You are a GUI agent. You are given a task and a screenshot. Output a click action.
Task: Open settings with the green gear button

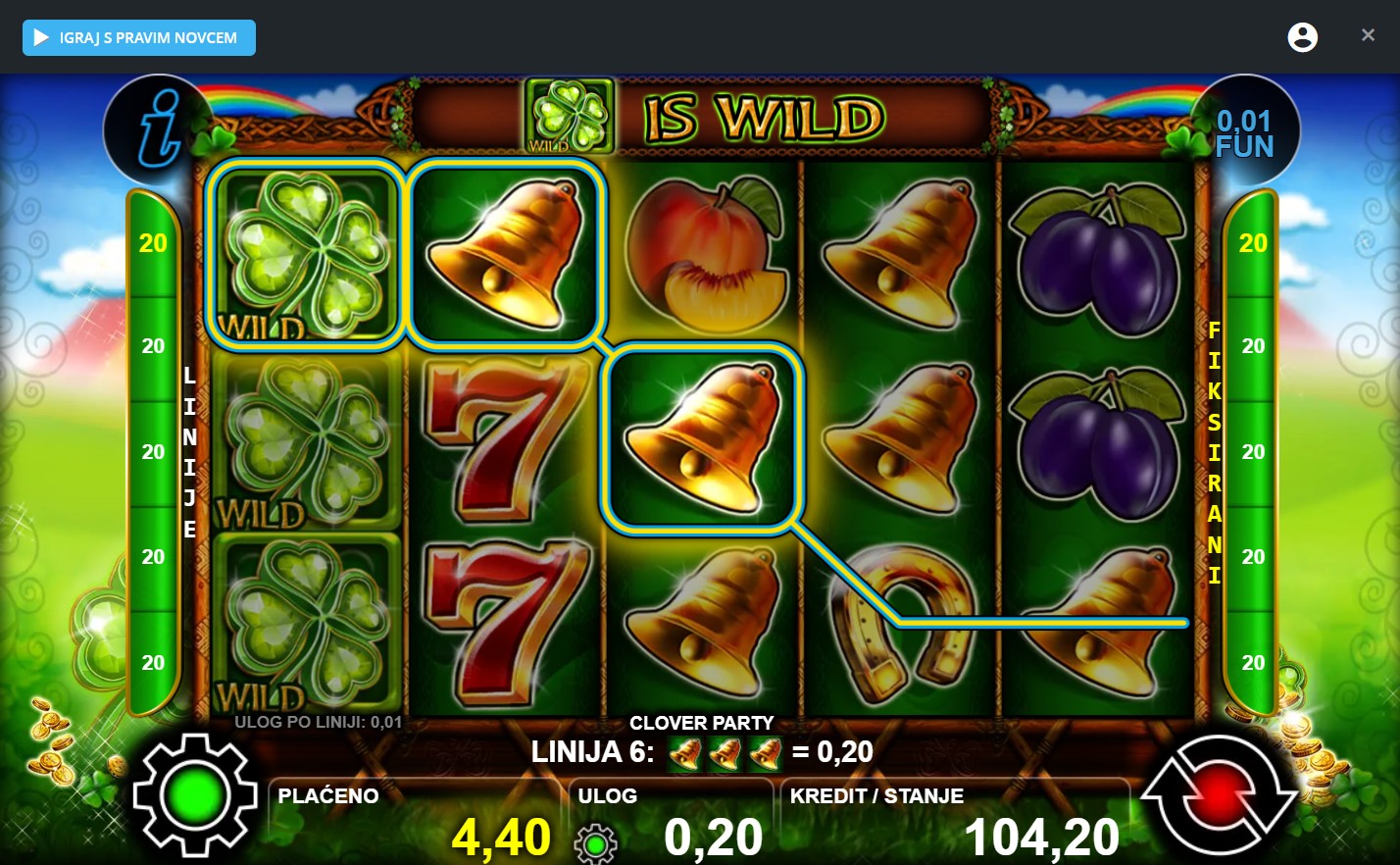coord(194,795)
